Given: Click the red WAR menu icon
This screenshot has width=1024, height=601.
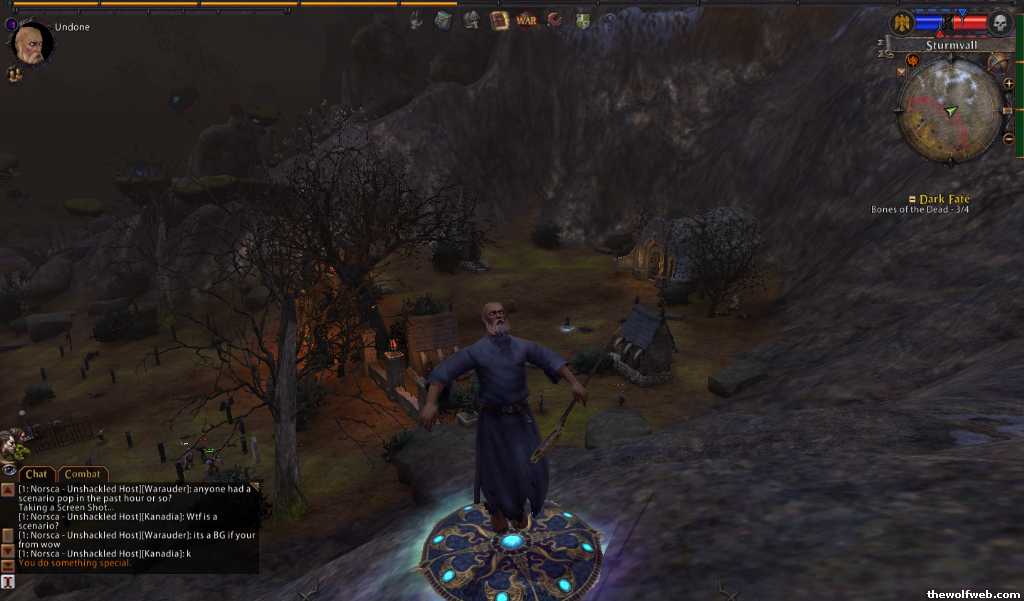Looking at the screenshot, I should pos(526,19).
